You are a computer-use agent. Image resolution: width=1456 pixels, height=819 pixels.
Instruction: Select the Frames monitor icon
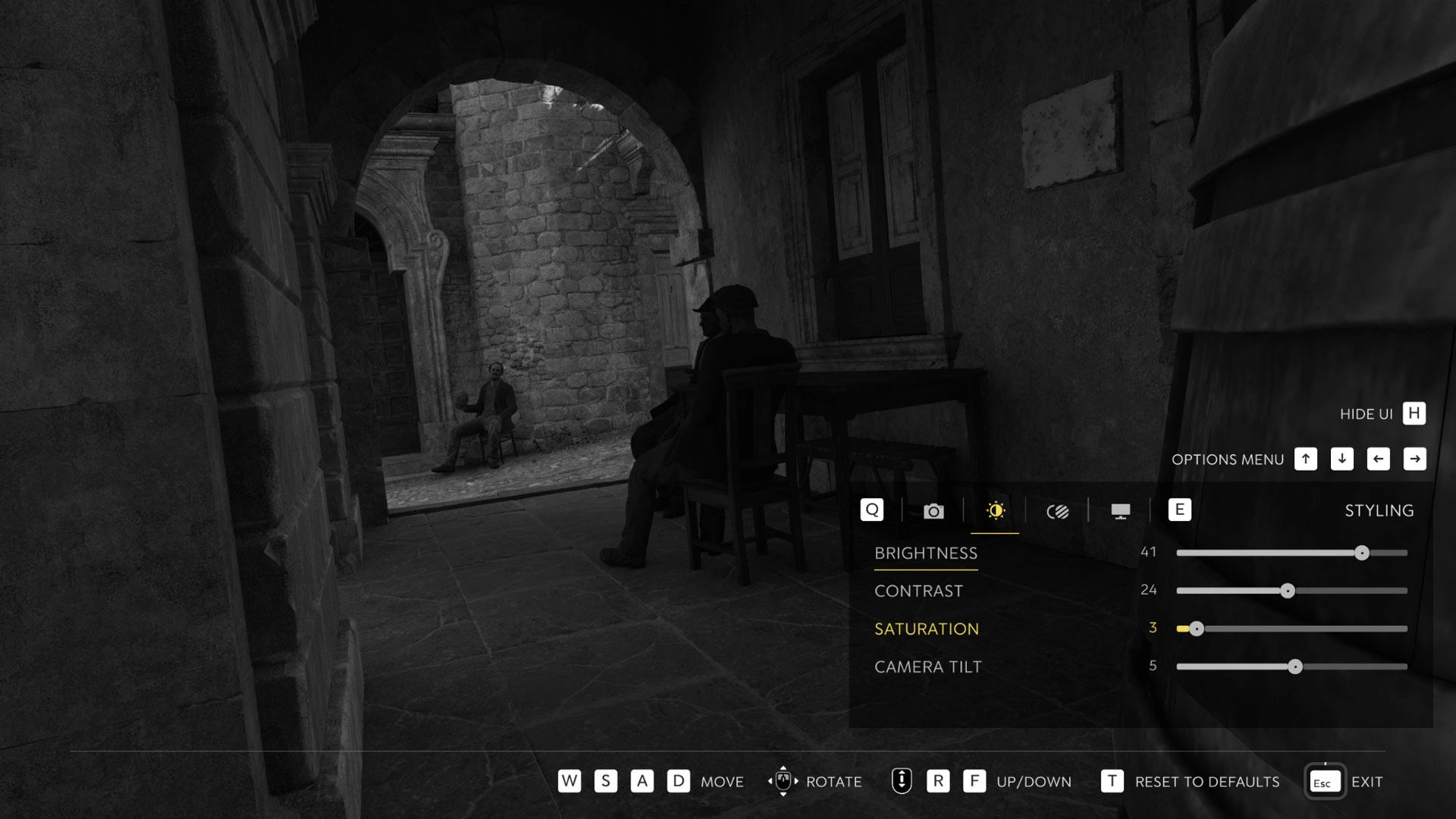pyautogui.click(x=1119, y=510)
